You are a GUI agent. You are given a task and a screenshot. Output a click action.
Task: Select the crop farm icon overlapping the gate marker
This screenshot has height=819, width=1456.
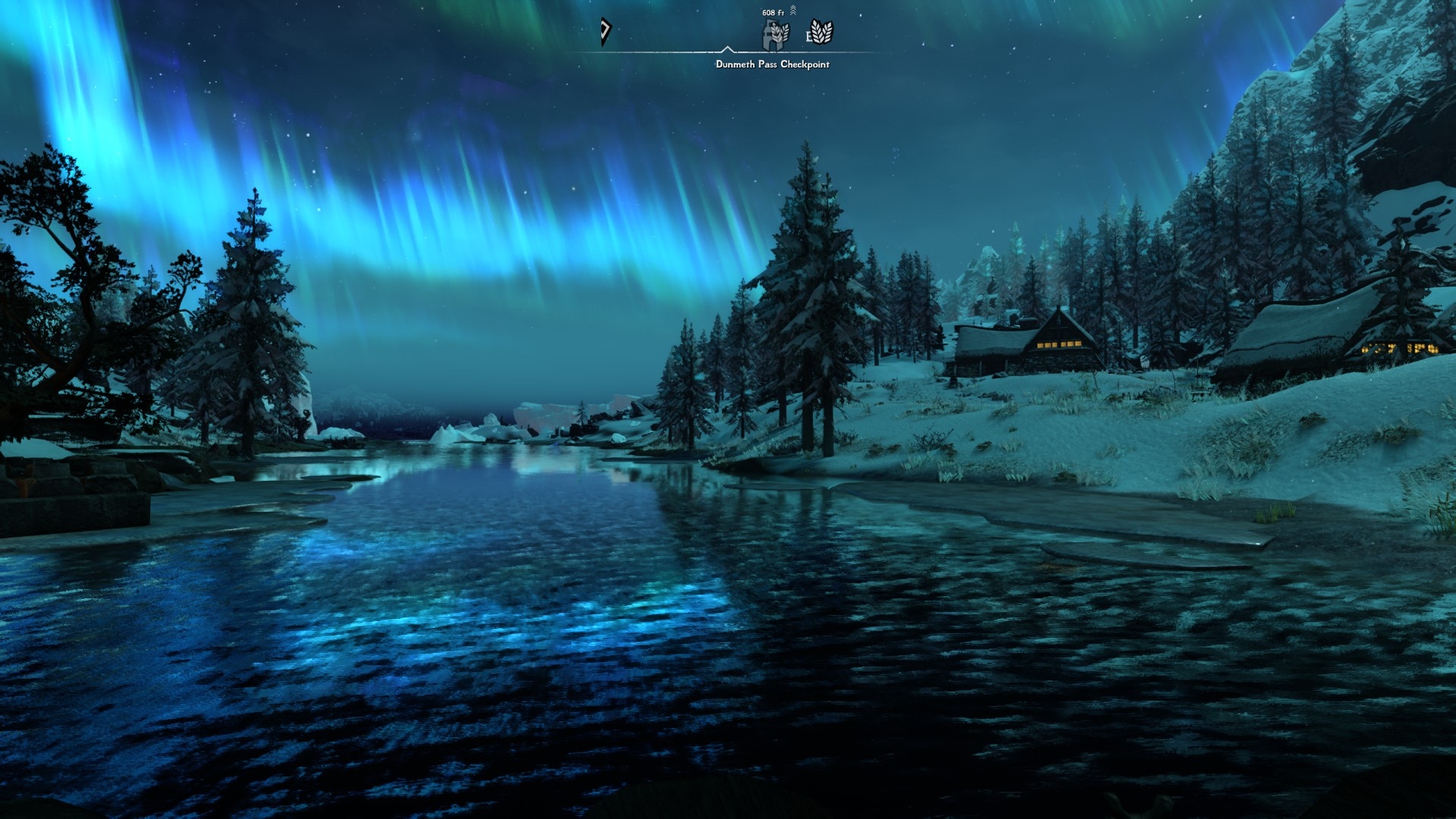[779, 33]
